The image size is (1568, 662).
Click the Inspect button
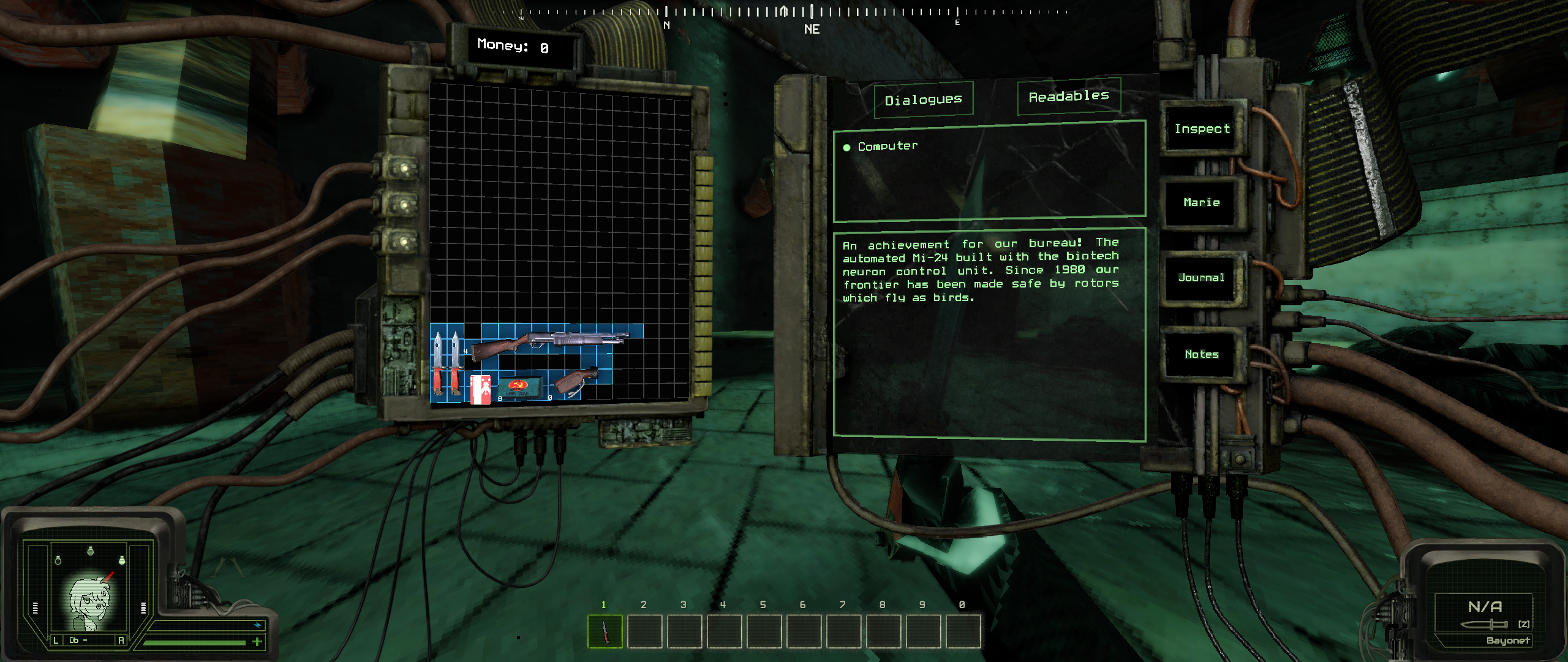1202,129
